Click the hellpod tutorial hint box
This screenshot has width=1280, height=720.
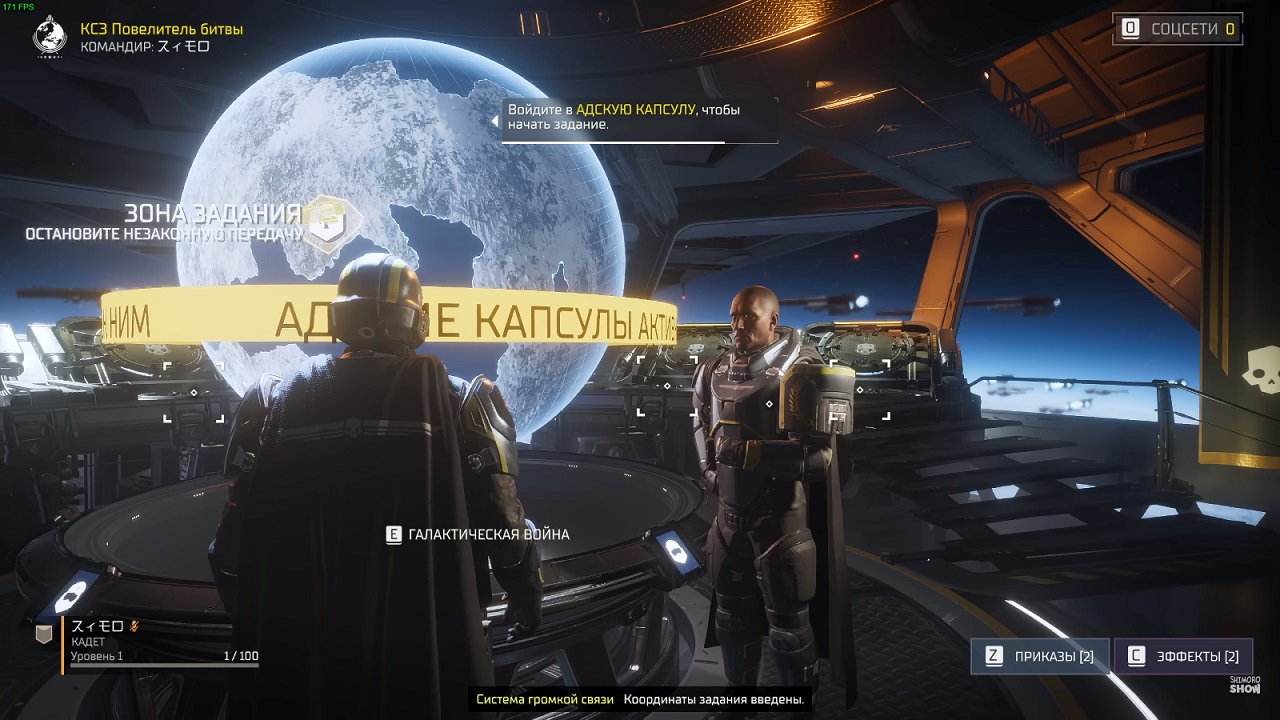point(639,118)
